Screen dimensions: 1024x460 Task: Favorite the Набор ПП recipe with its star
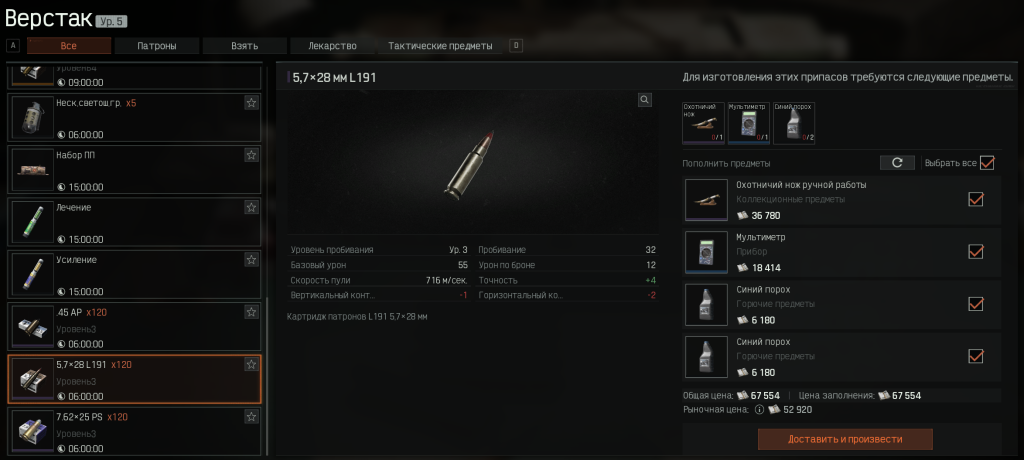click(x=251, y=155)
